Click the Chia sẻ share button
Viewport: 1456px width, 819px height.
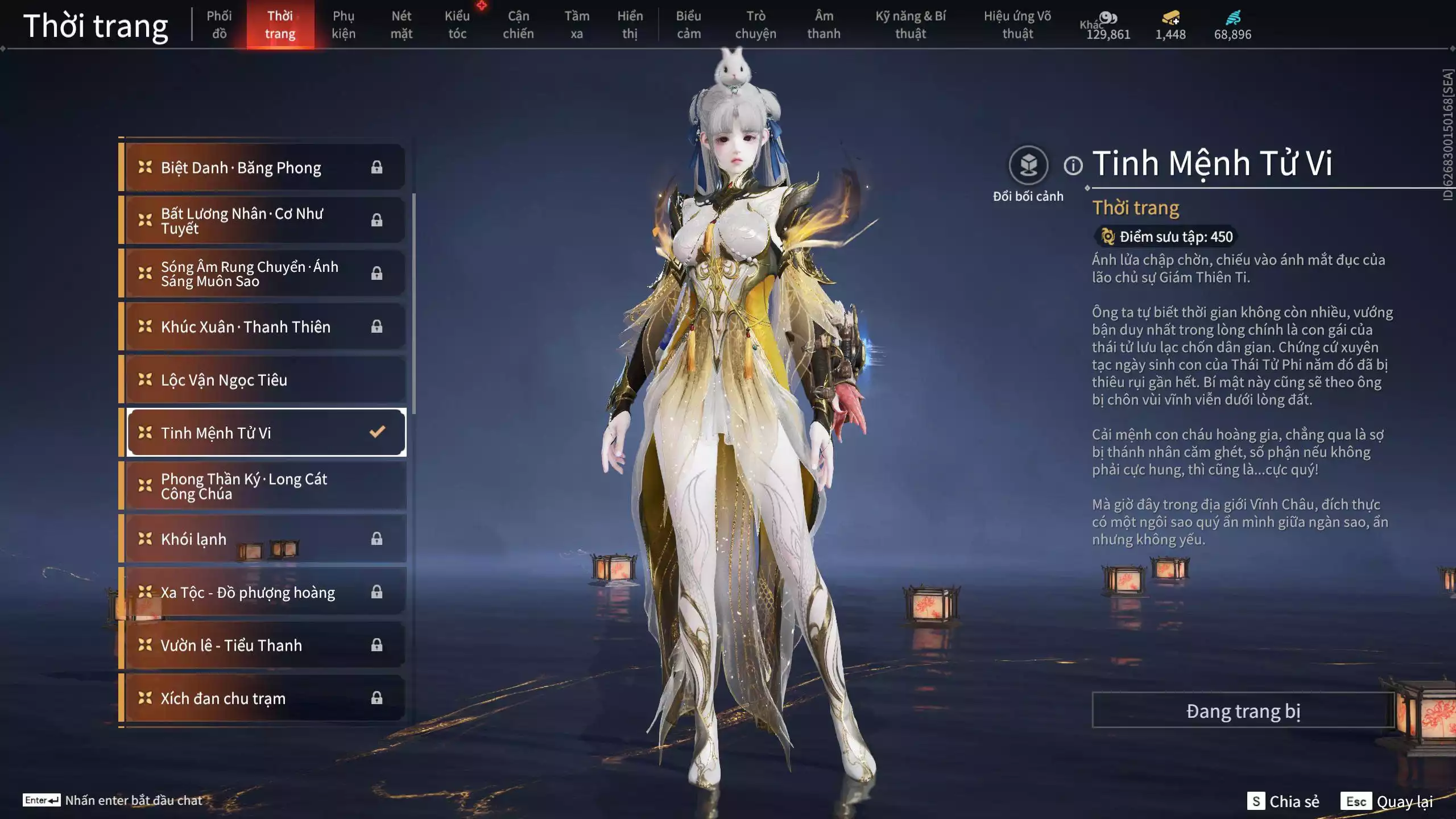pyautogui.click(x=1283, y=801)
